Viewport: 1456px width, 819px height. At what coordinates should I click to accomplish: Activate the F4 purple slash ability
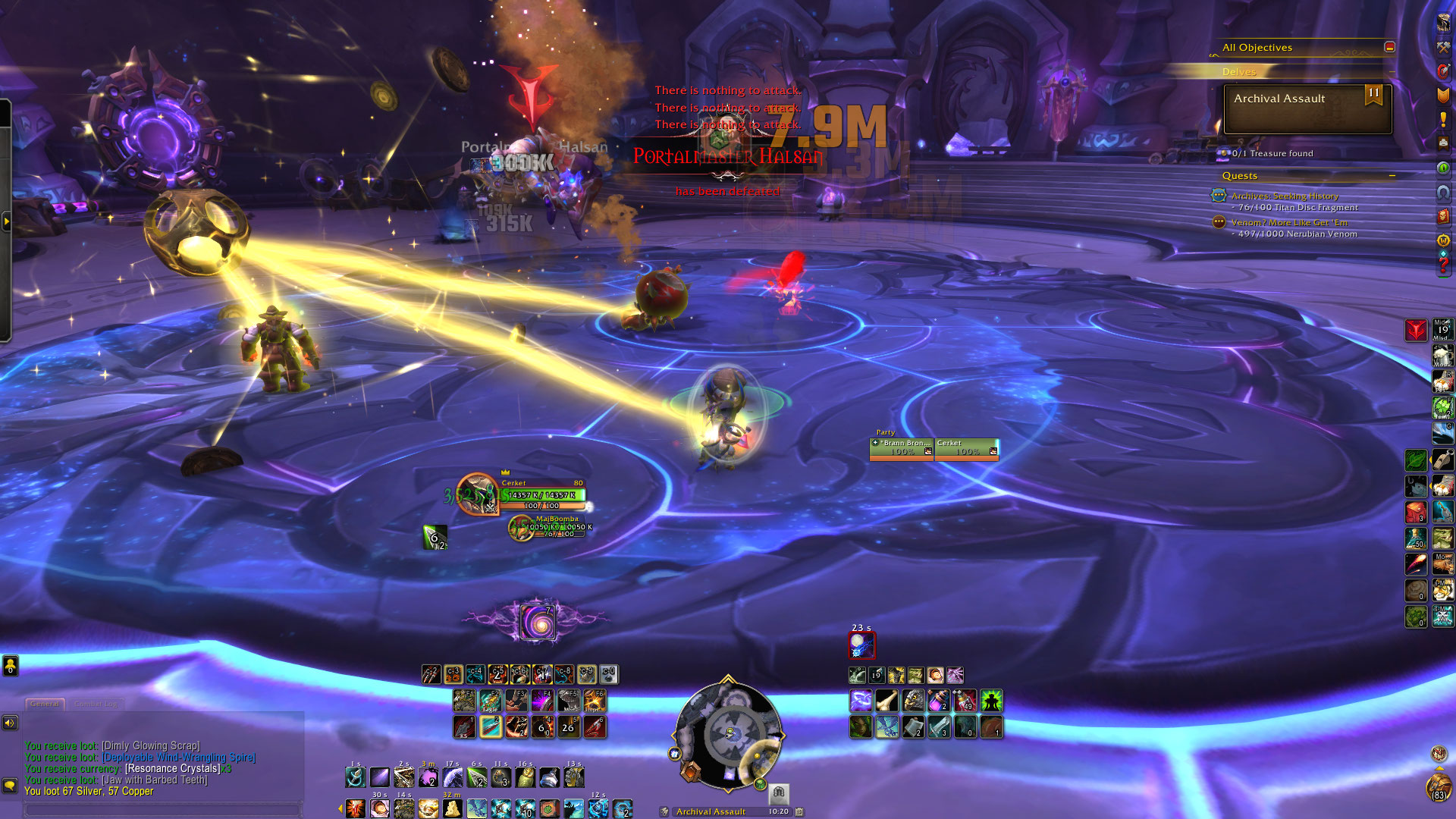tap(541, 700)
